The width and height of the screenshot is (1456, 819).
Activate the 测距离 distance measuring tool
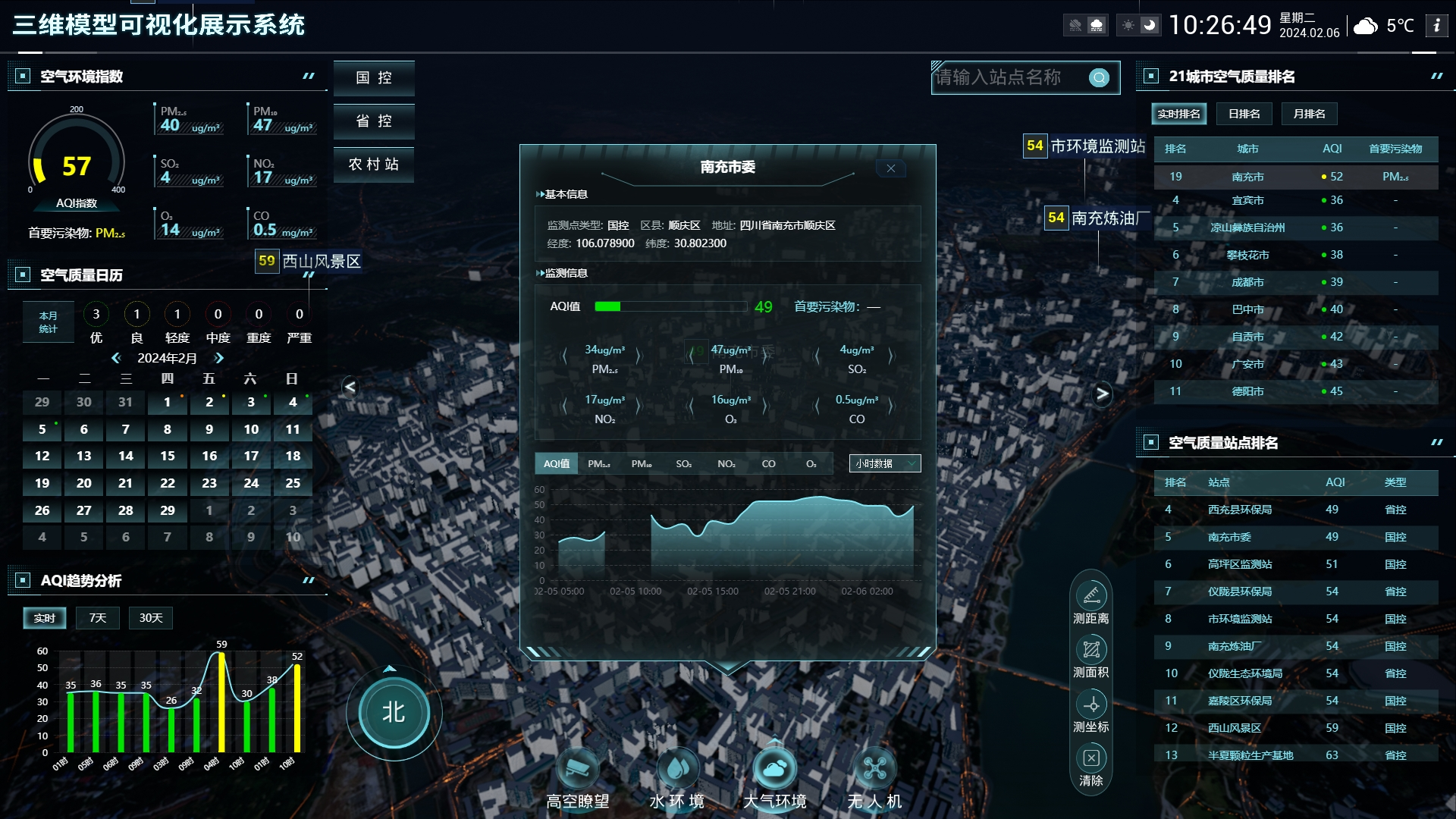(1090, 597)
